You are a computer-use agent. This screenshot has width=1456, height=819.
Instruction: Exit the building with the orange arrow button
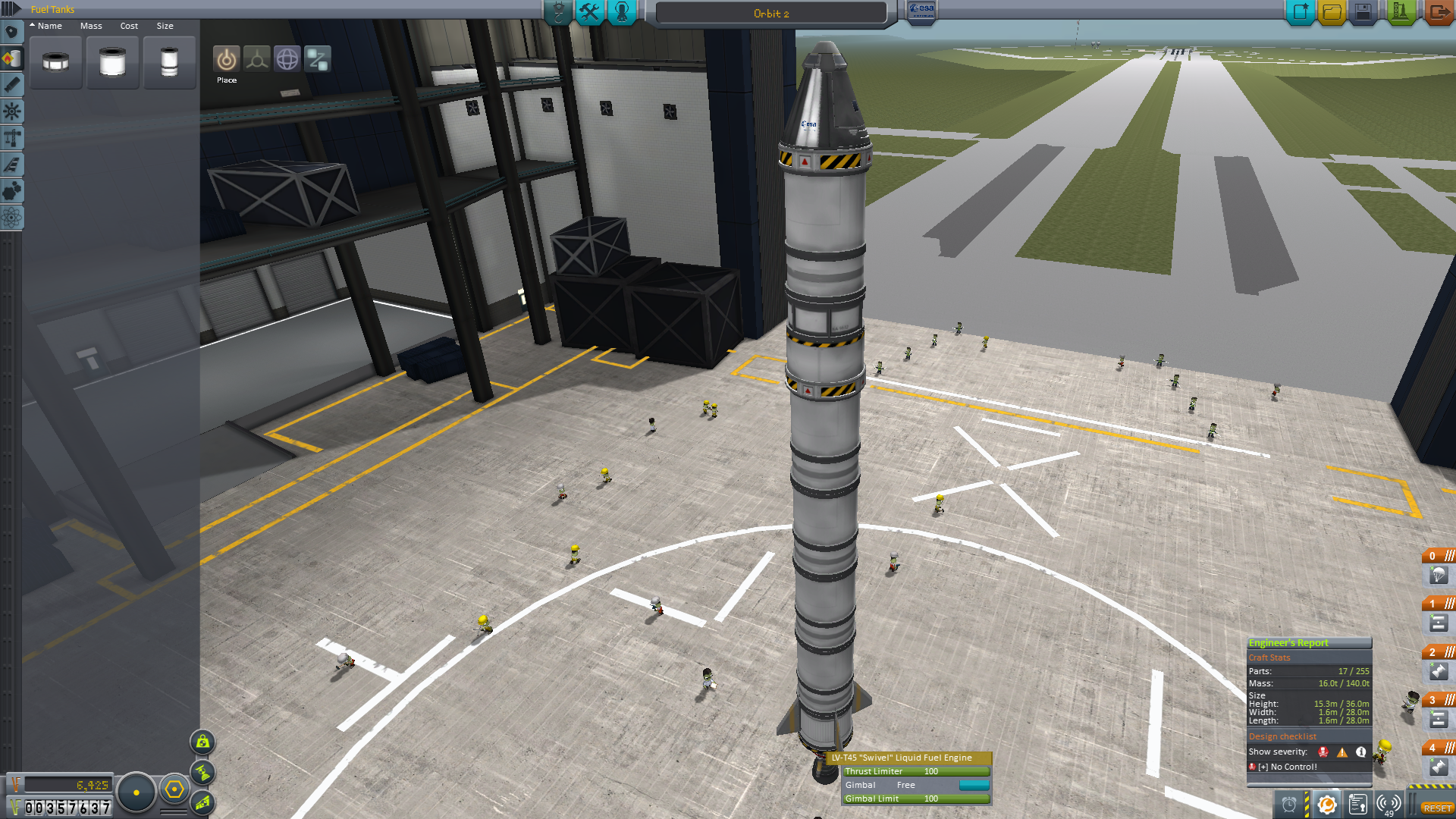coord(1438,12)
